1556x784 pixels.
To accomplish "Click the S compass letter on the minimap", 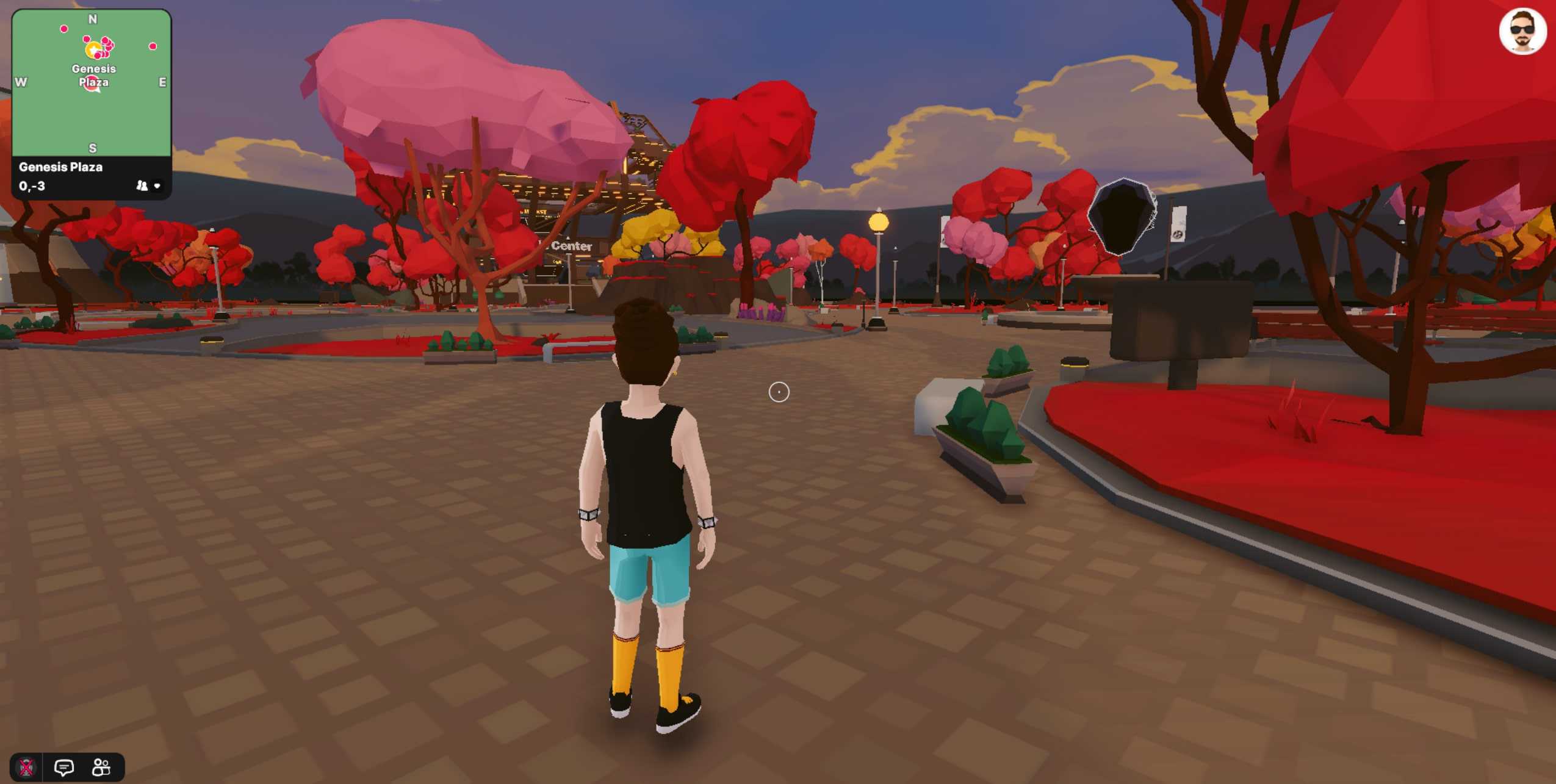I will click(x=93, y=148).
